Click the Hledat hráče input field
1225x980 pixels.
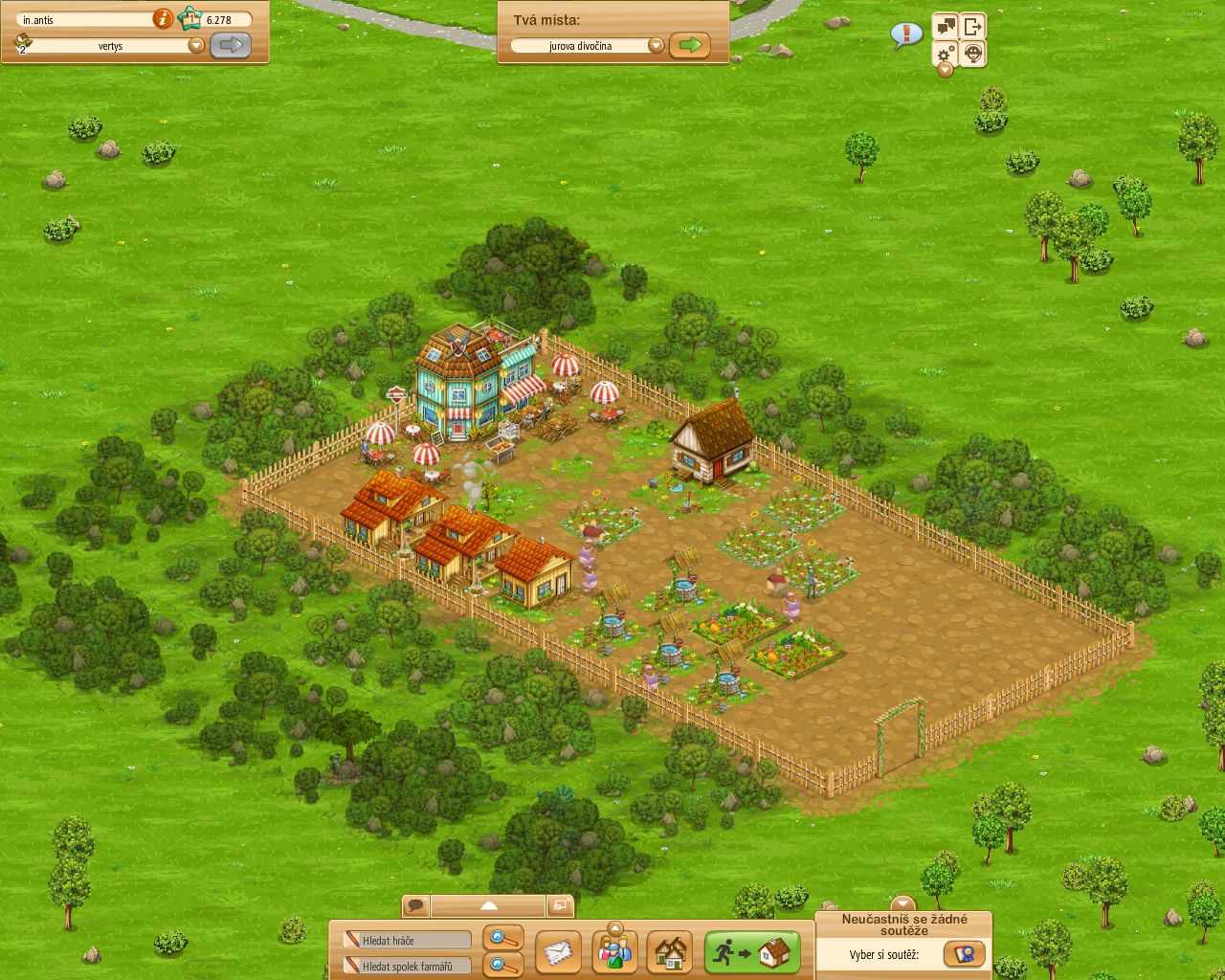pos(407,940)
